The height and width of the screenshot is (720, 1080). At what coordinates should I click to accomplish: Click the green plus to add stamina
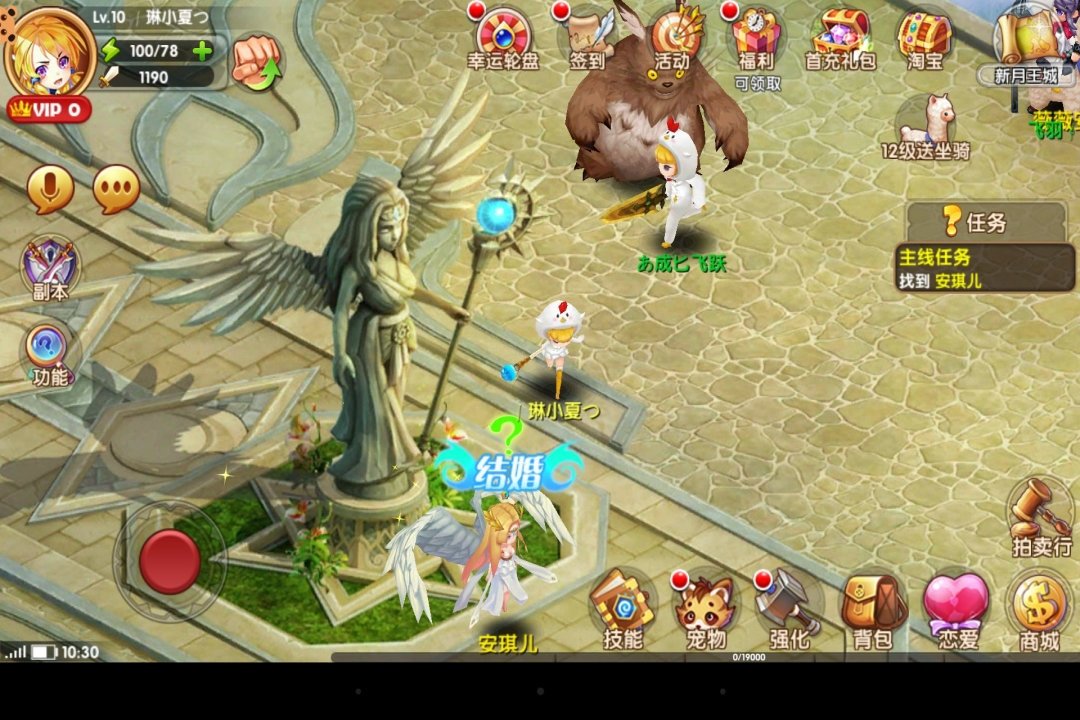pos(202,51)
